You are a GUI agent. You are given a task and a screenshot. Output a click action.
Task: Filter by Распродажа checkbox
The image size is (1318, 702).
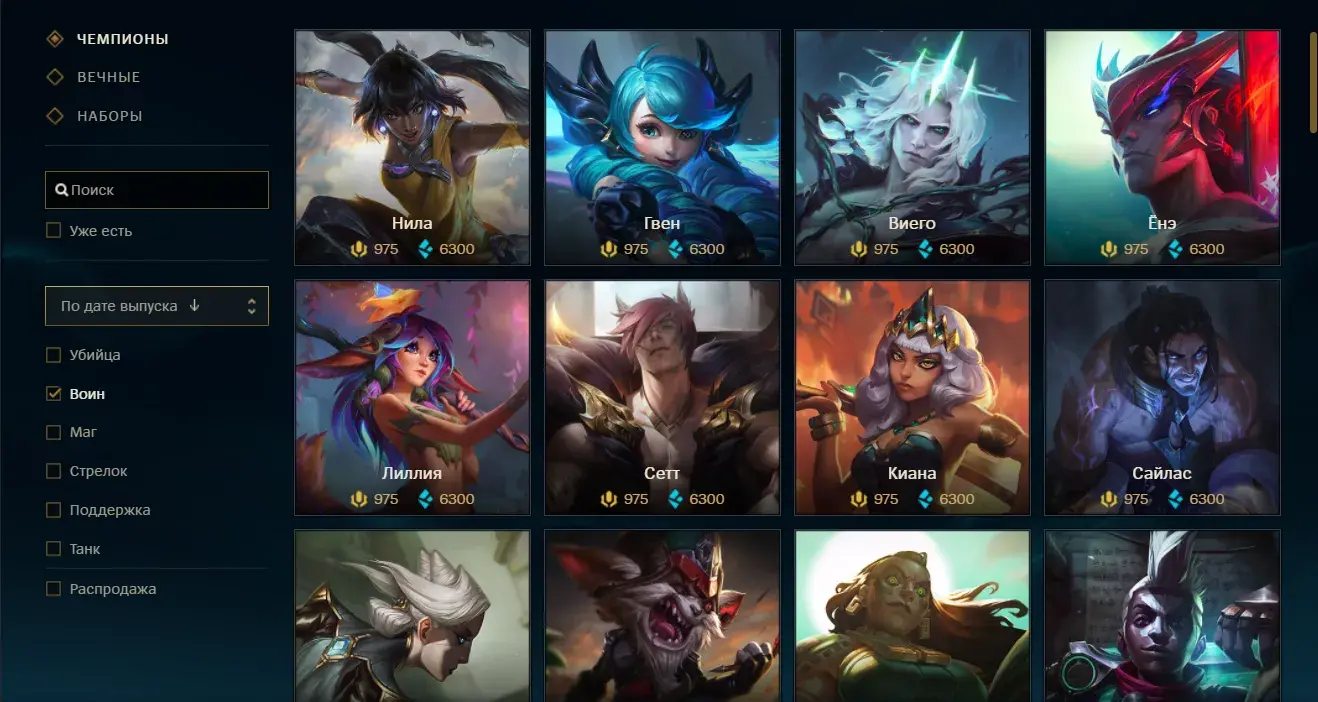pos(54,589)
